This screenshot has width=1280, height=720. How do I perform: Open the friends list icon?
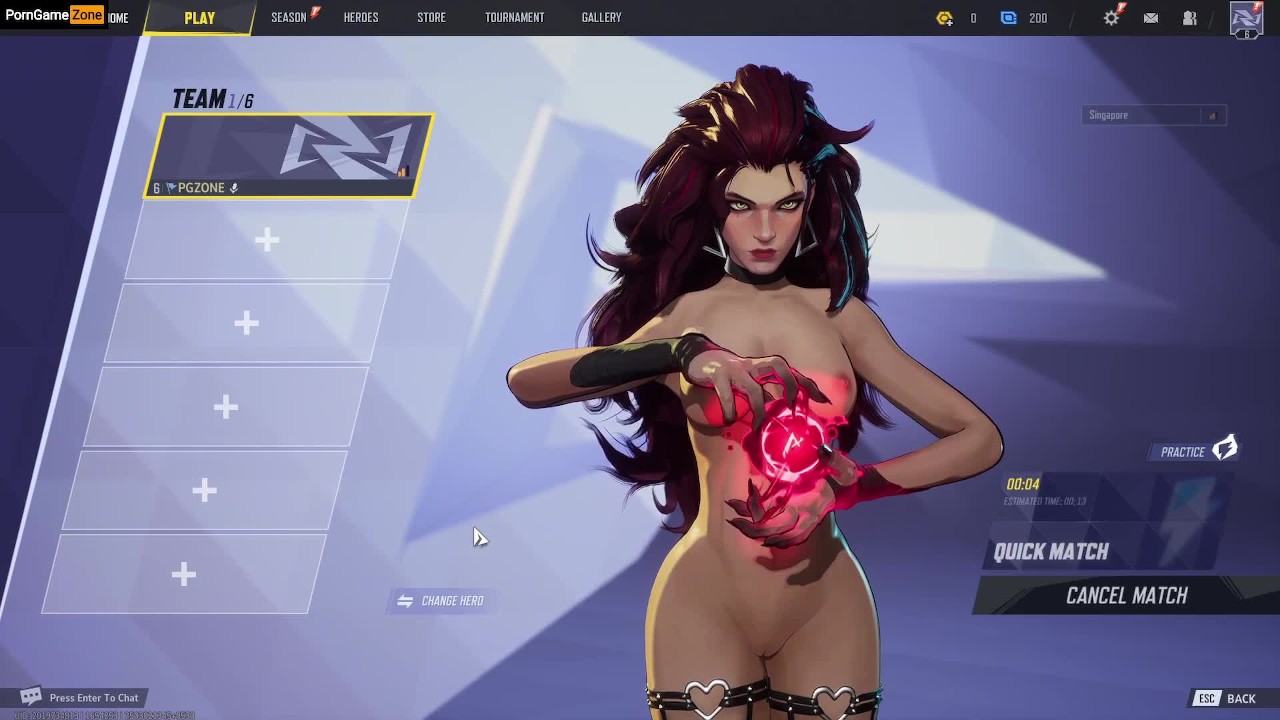1190,18
